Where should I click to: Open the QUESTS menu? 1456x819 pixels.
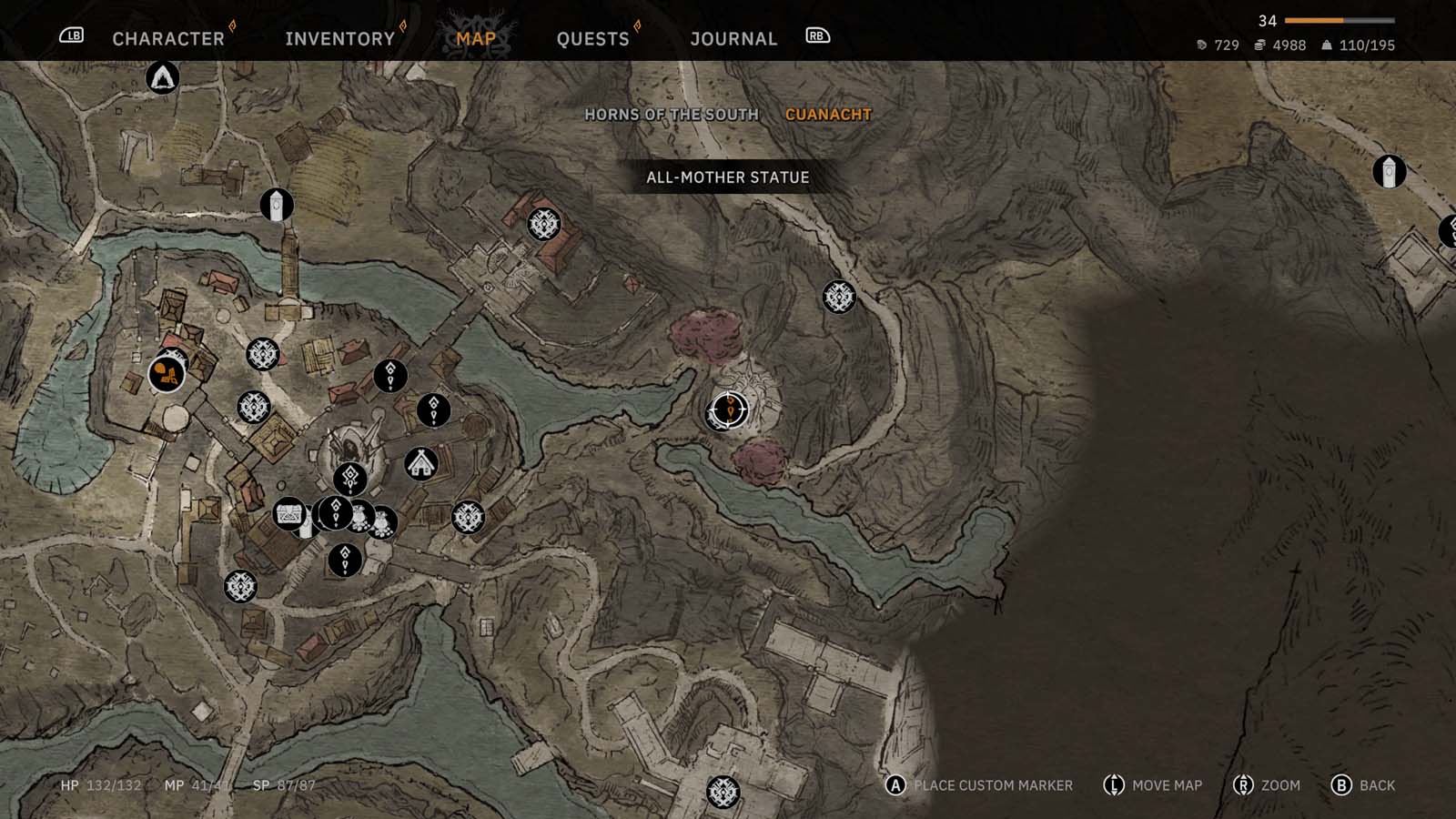(x=592, y=38)
